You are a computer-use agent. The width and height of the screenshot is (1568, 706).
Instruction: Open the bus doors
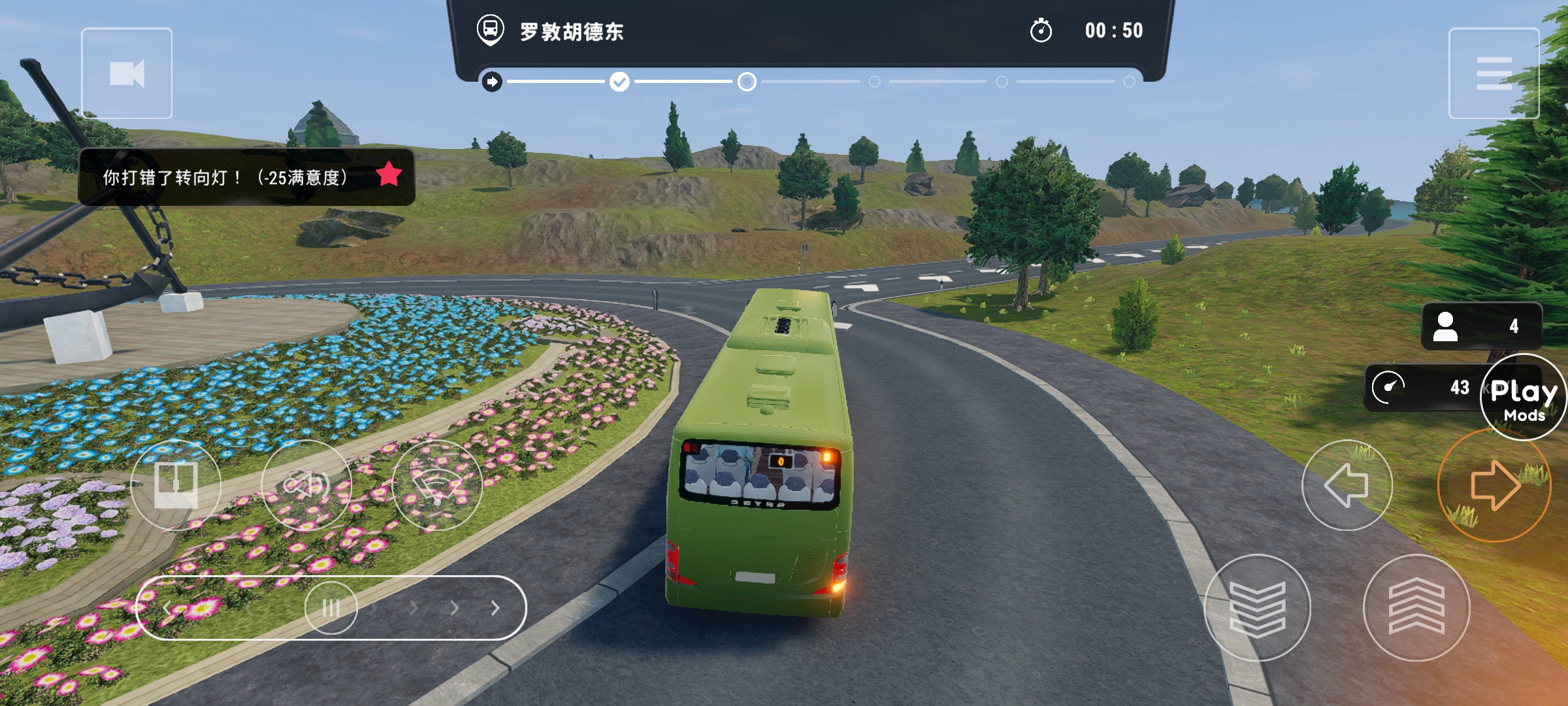[176, 485]
